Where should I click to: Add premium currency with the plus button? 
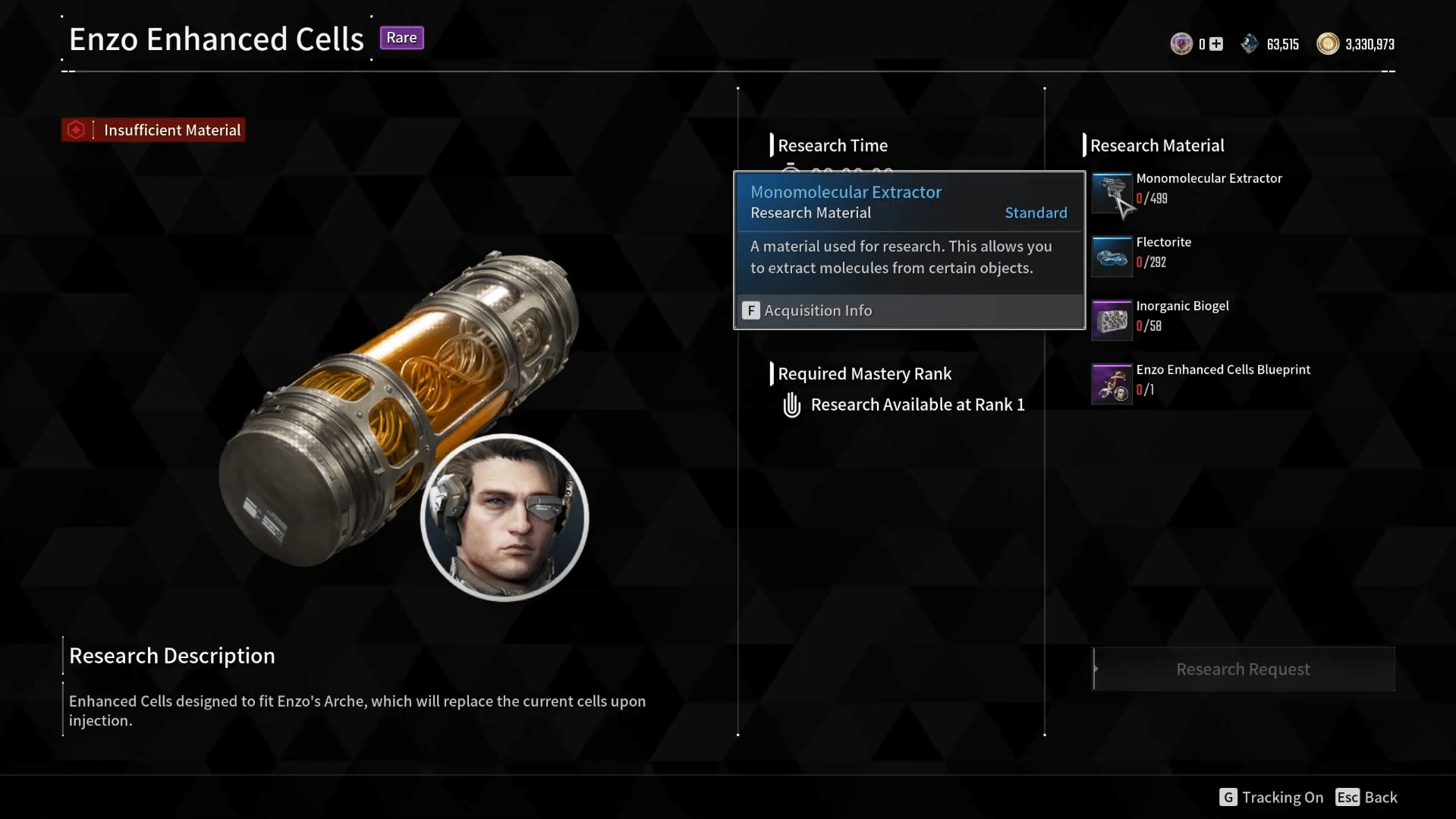1216,44
